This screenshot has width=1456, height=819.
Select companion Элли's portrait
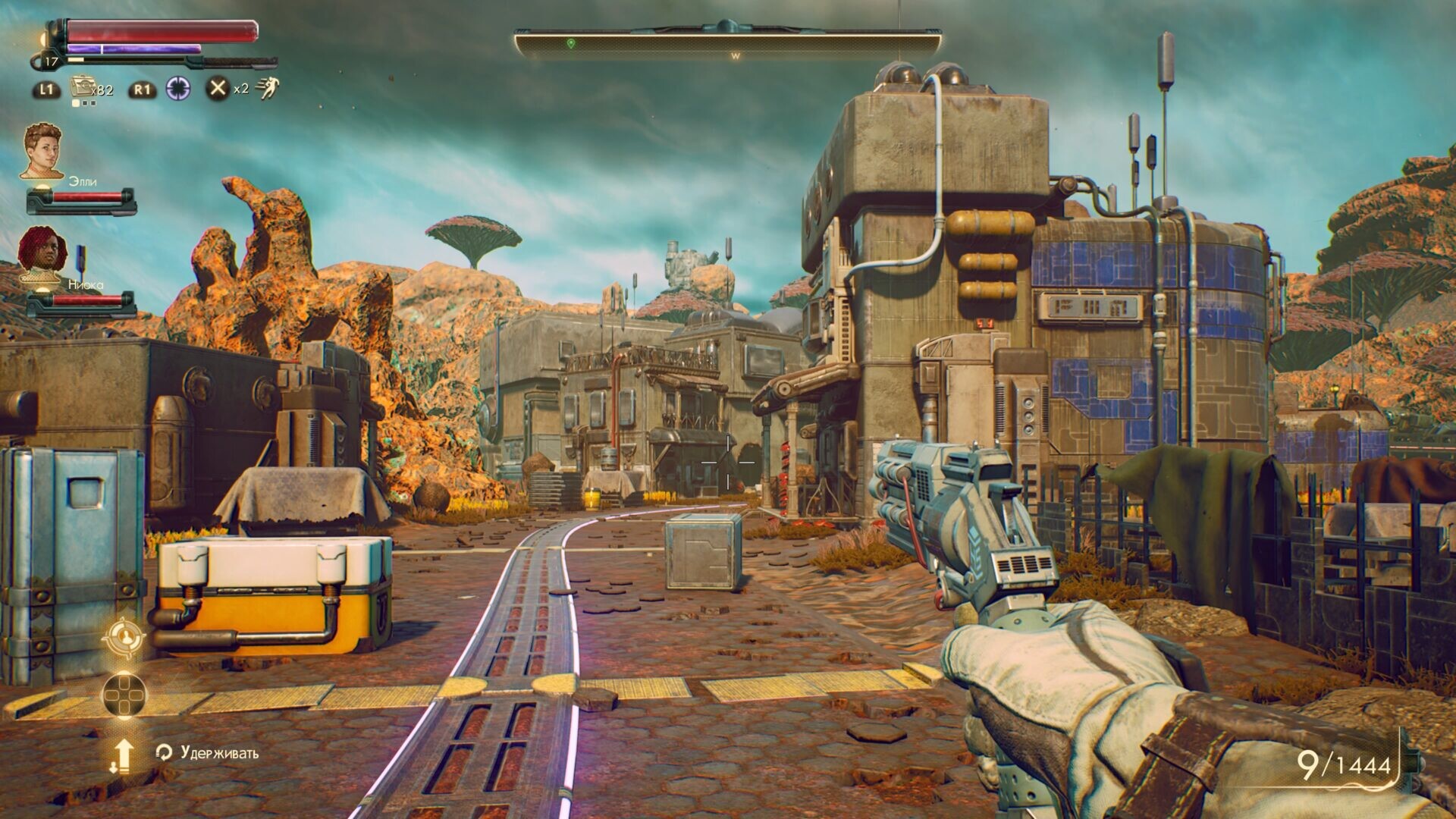click(42, 151)
